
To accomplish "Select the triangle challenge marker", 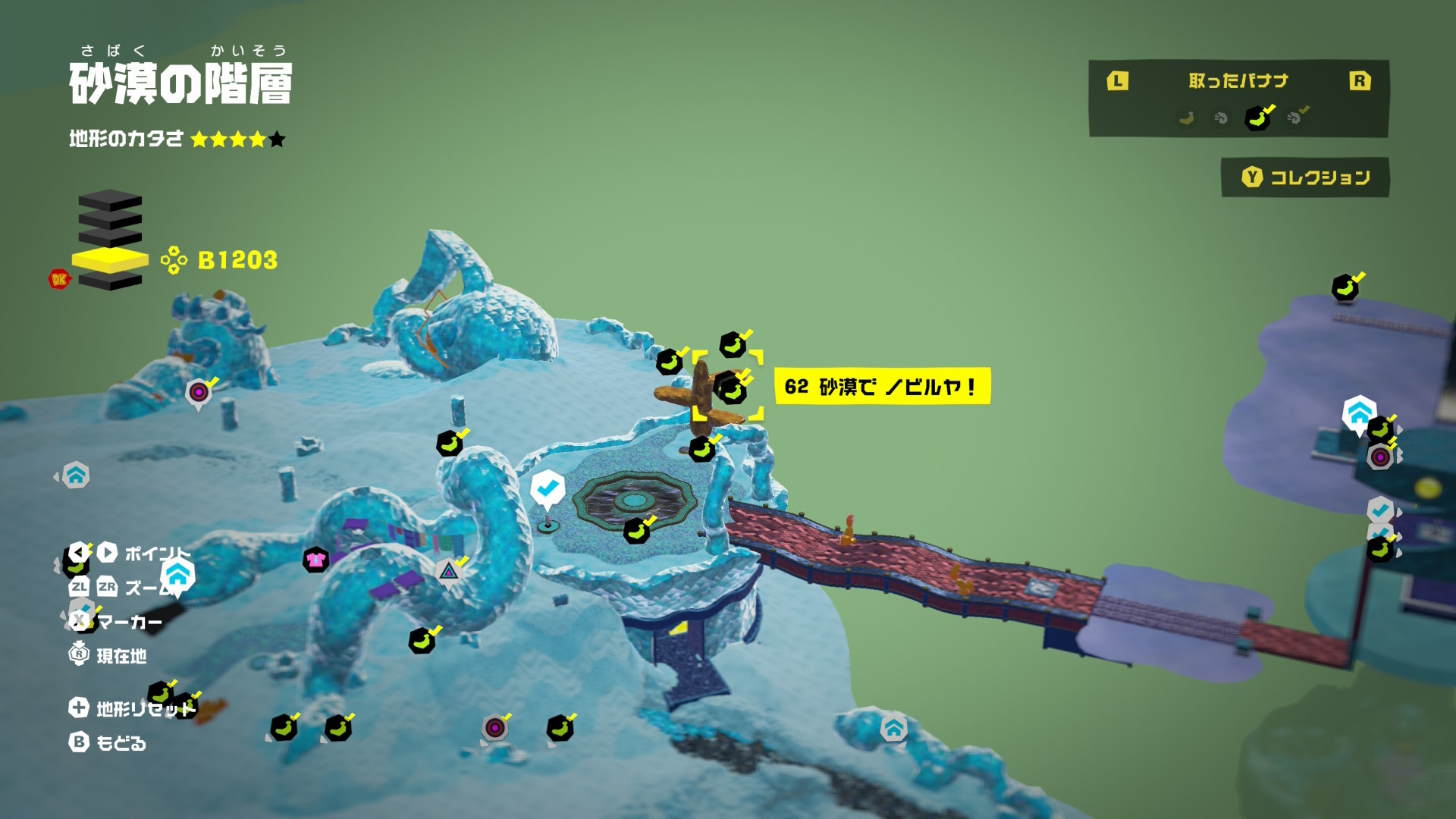I will [x=449, y=571].
